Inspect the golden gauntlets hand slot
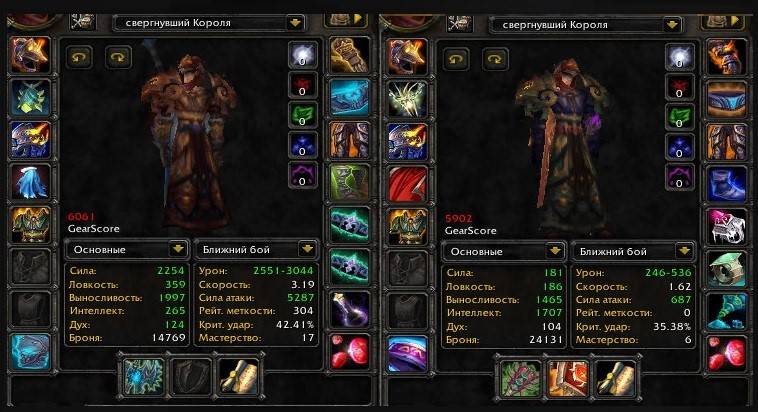 349,54
